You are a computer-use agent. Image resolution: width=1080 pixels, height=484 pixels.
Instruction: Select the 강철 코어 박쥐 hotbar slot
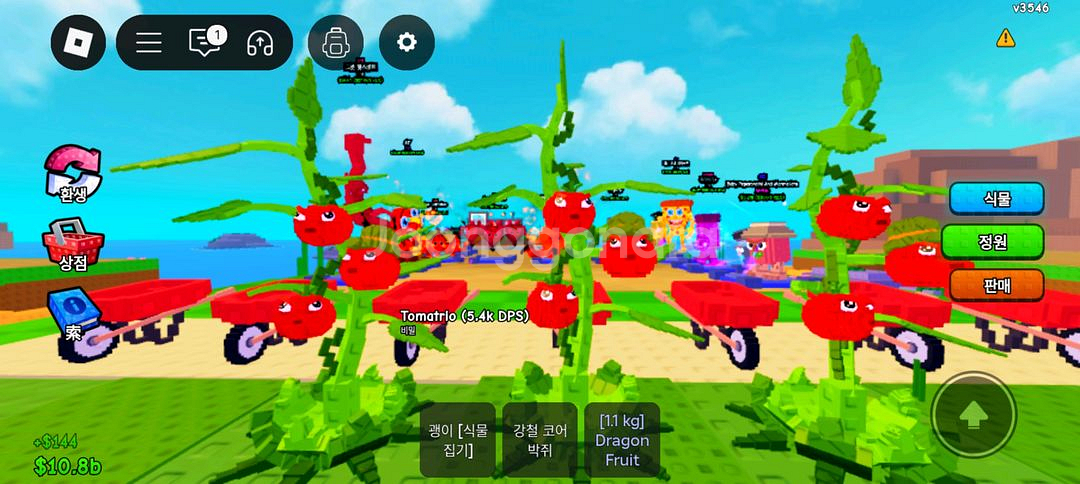pos(540,440)
